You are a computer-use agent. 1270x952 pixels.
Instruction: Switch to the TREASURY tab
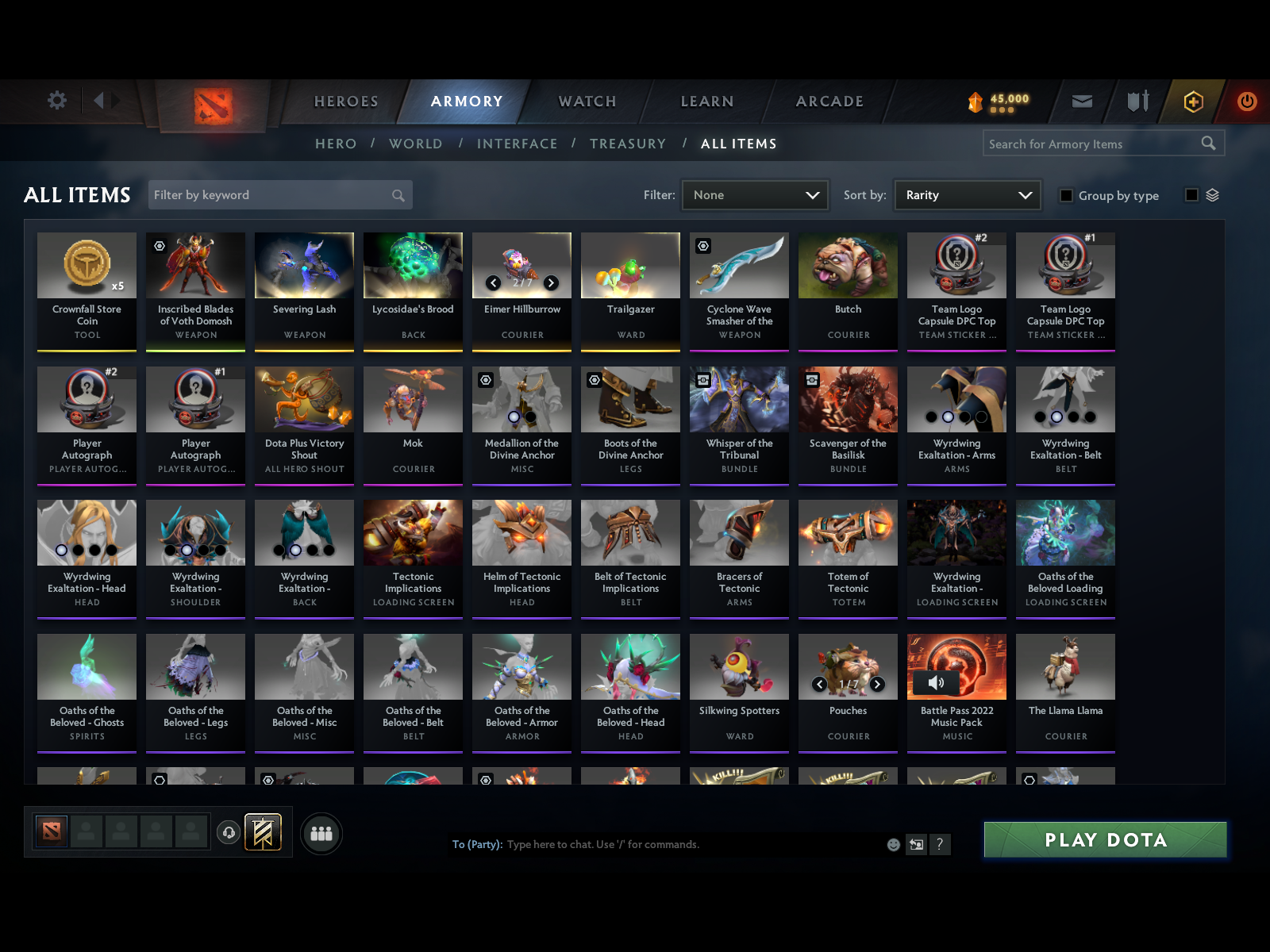(628, 144)
